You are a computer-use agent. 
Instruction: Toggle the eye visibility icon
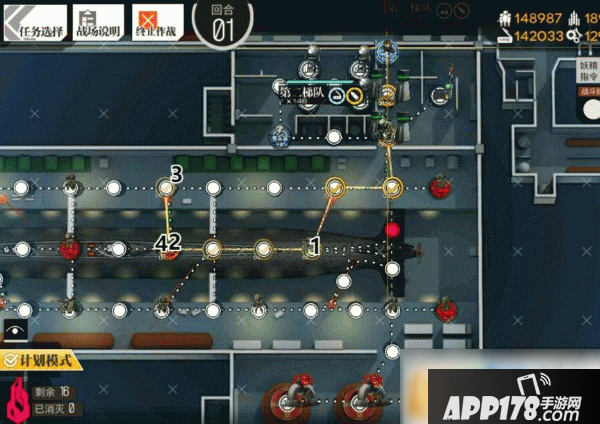tap(15, 329)
